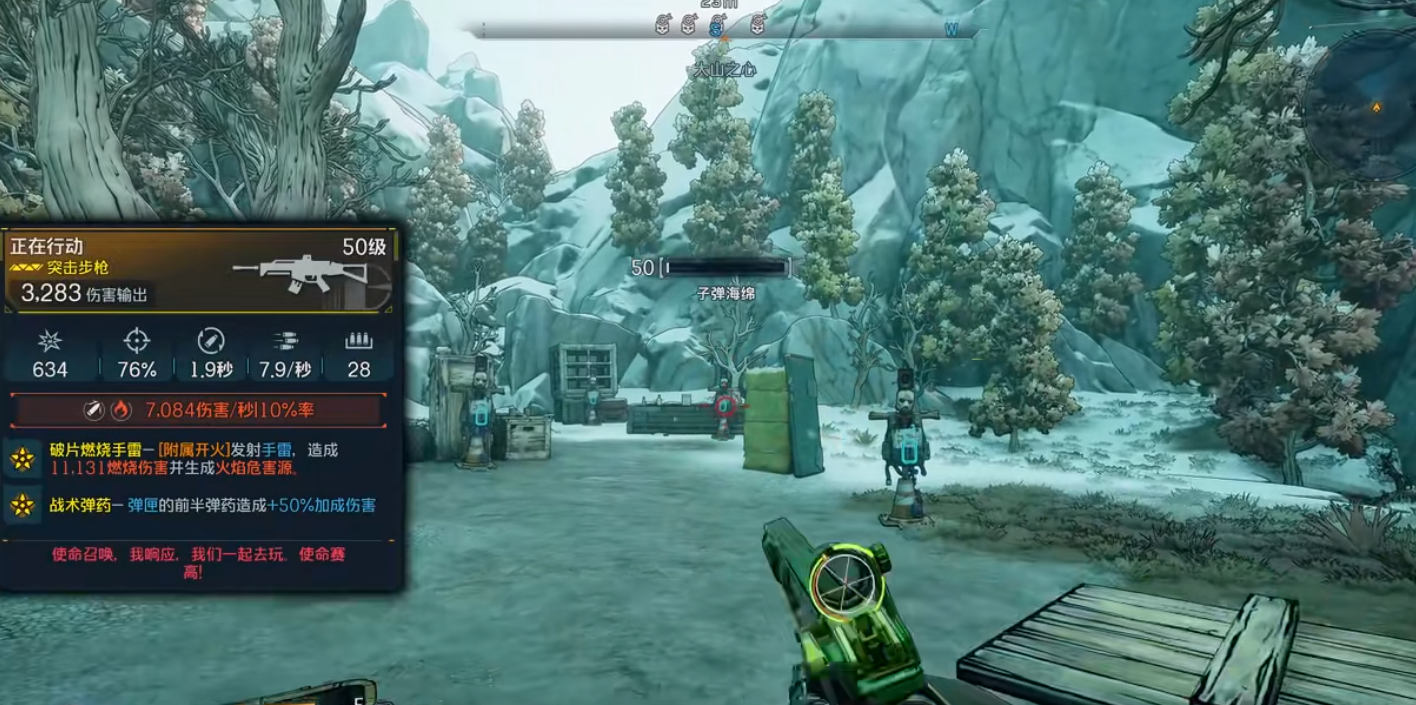Select the assault rifle weapon image
Image resolution: width=1416 pixels, height=705 pixels.
coord(288,268)
